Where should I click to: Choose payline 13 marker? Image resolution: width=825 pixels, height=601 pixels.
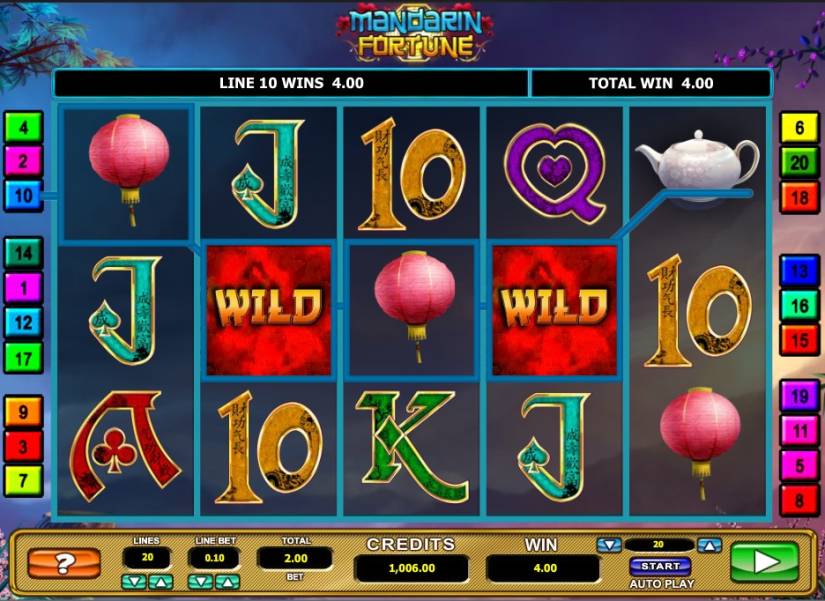click(800, 272)
